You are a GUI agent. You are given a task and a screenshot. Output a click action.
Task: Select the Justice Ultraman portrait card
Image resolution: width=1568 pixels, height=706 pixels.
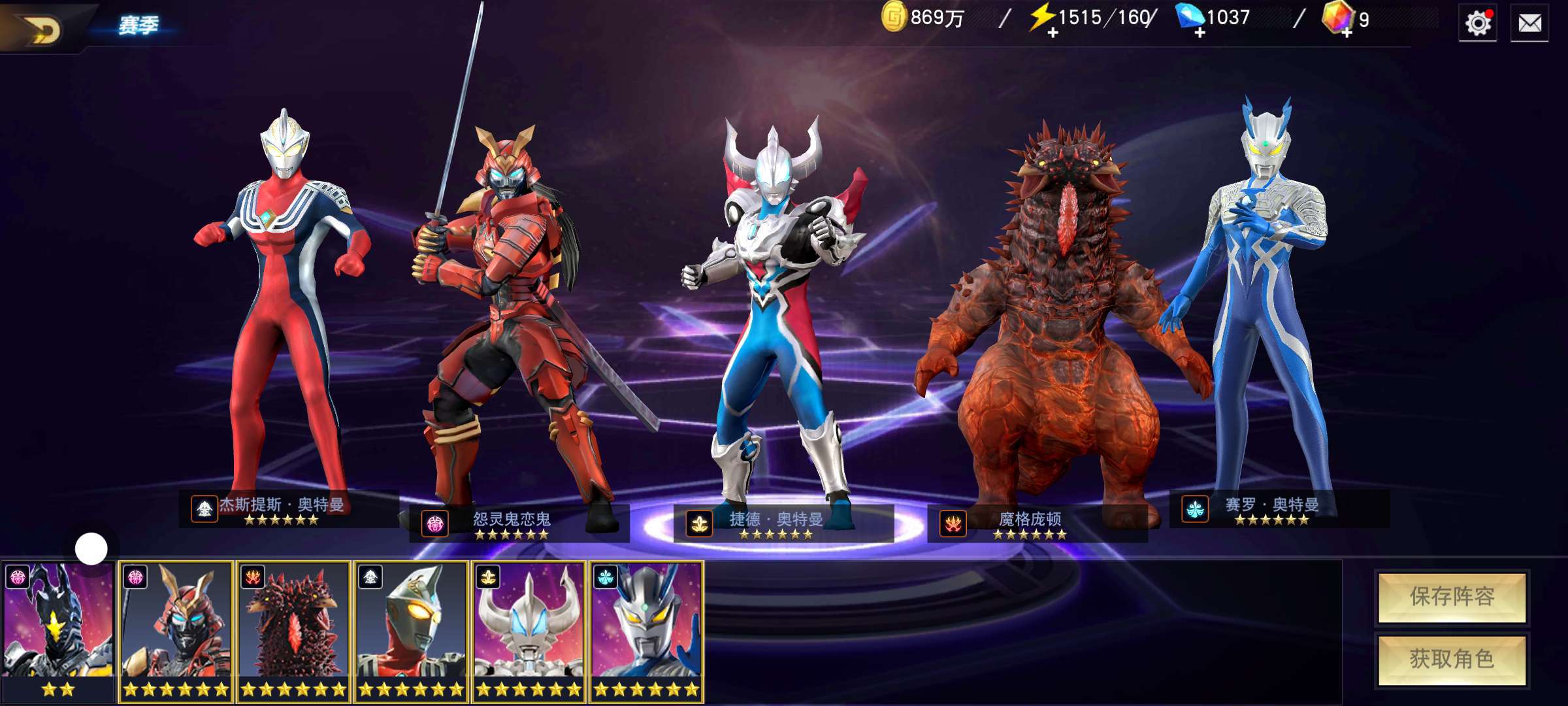(x=411, y=630)
